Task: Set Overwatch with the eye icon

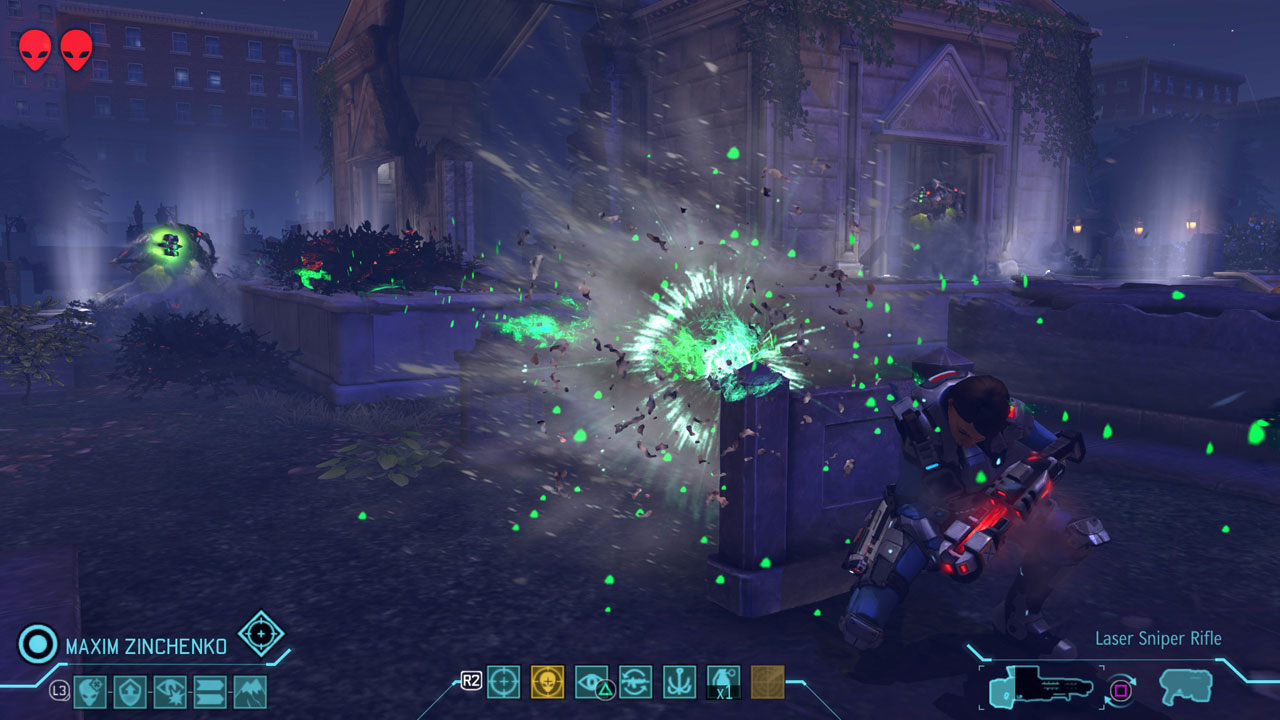Action: [591, 682]
